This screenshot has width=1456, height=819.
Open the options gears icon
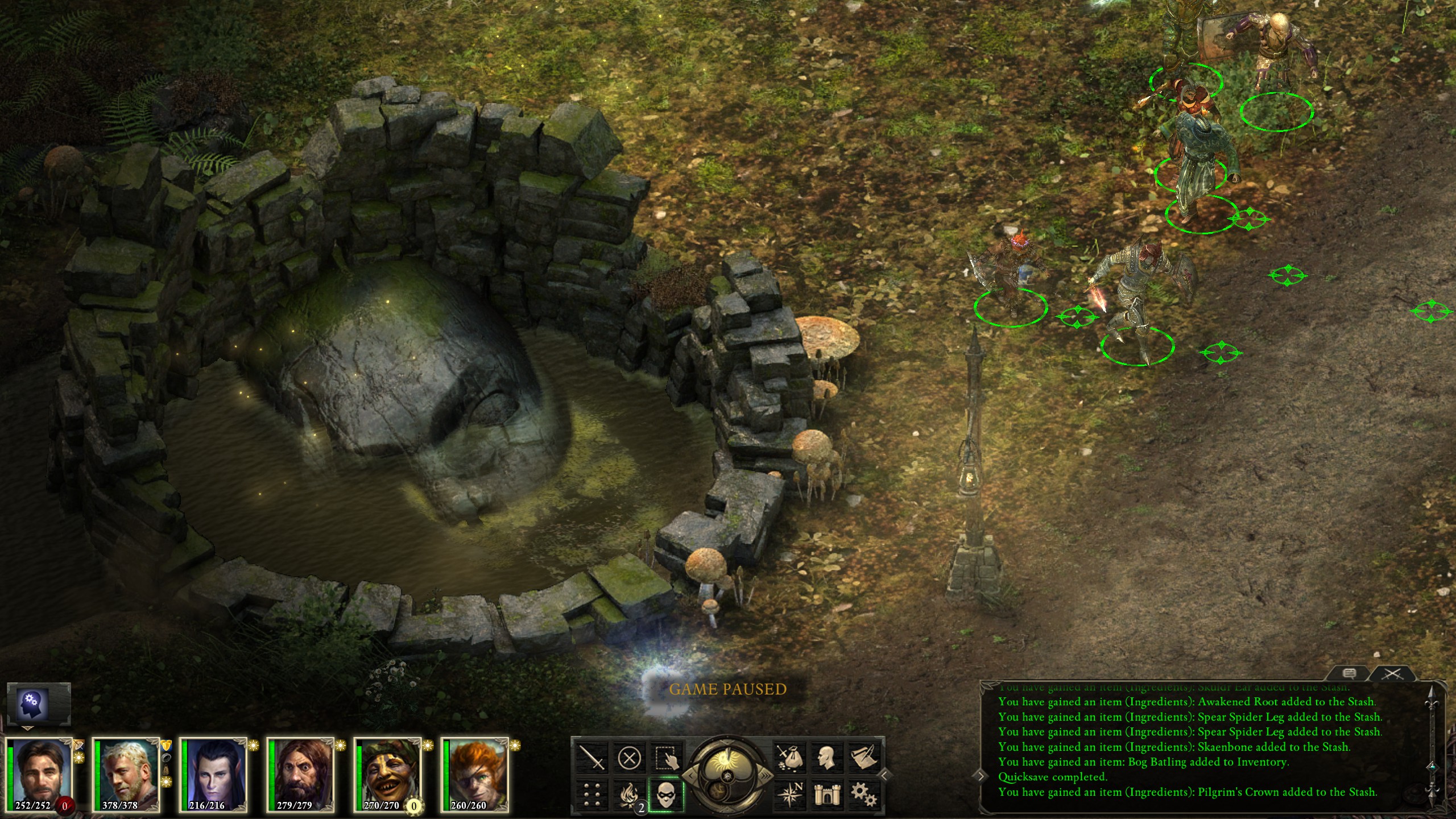[864, 795]
